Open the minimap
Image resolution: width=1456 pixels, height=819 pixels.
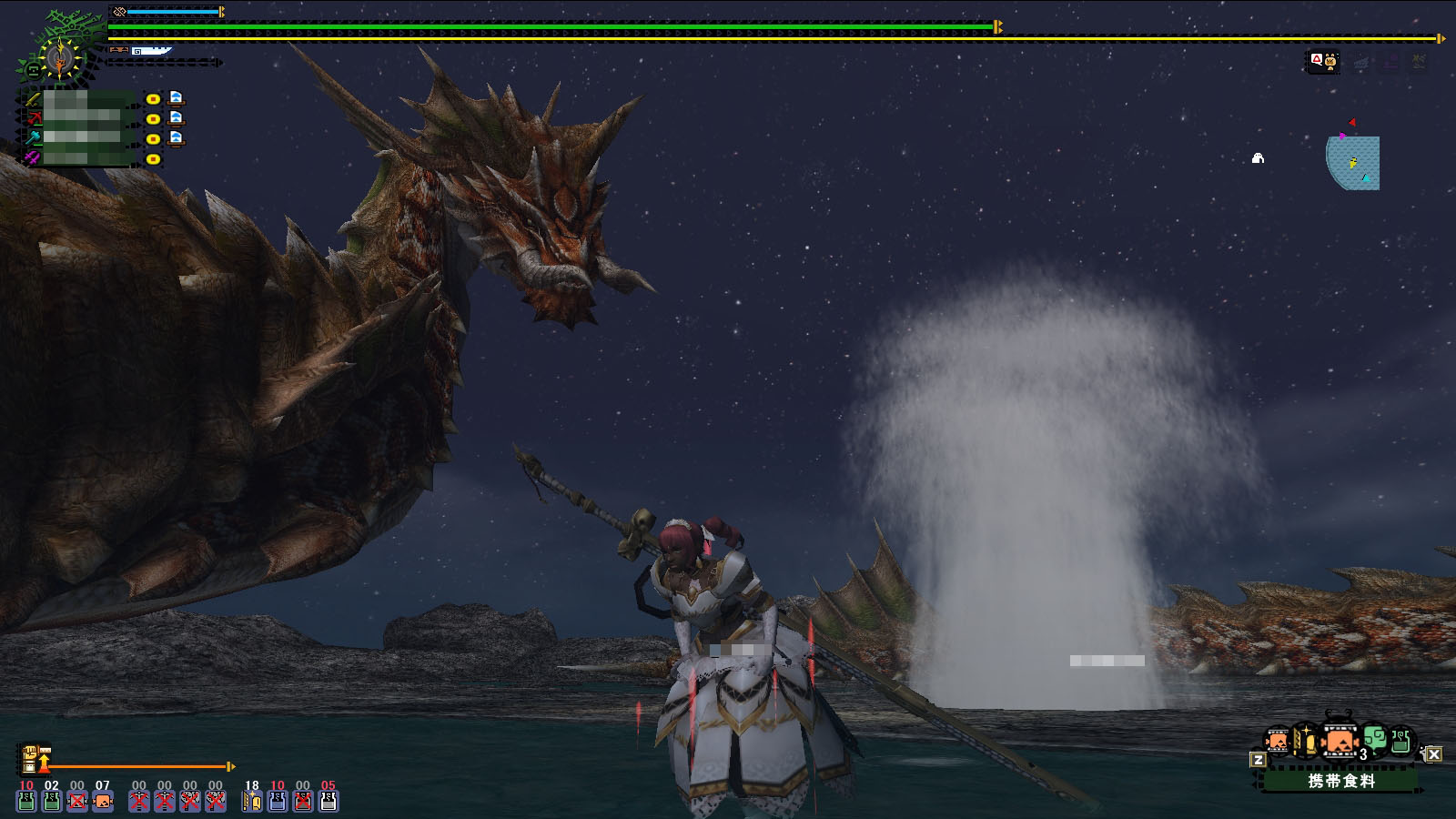(x=1353, y=162)
